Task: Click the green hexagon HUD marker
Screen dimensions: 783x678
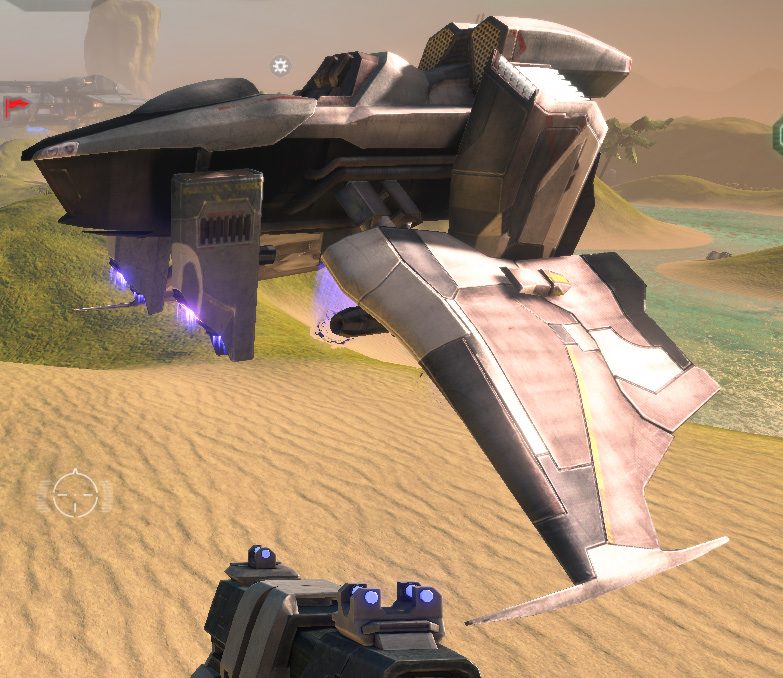Action: point(777,135)
